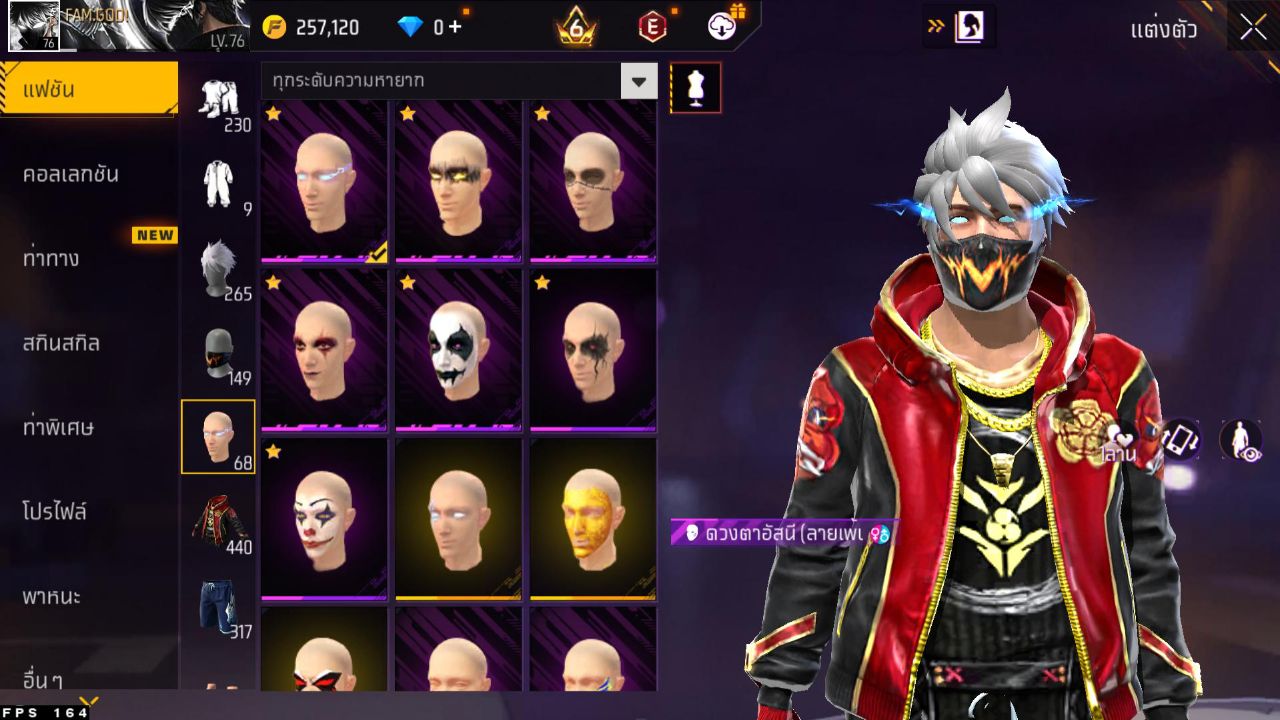The height and width of the screenshot is (720, 1280).
Task: Select the joker clown face paint
Action: point(324,518)
